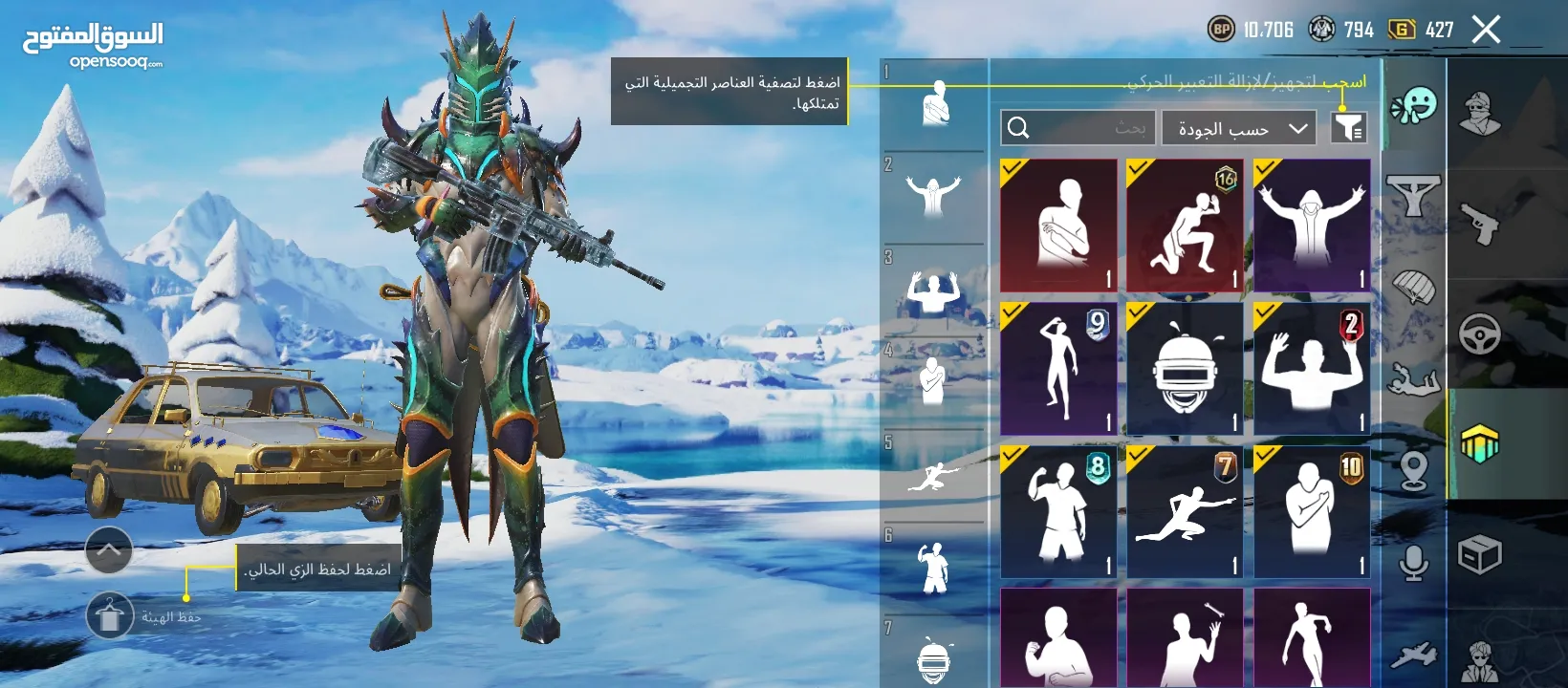
Task: Toggle checkmark on the first equipped emote
Action: pyautogui.click(x=1011, y=166)
